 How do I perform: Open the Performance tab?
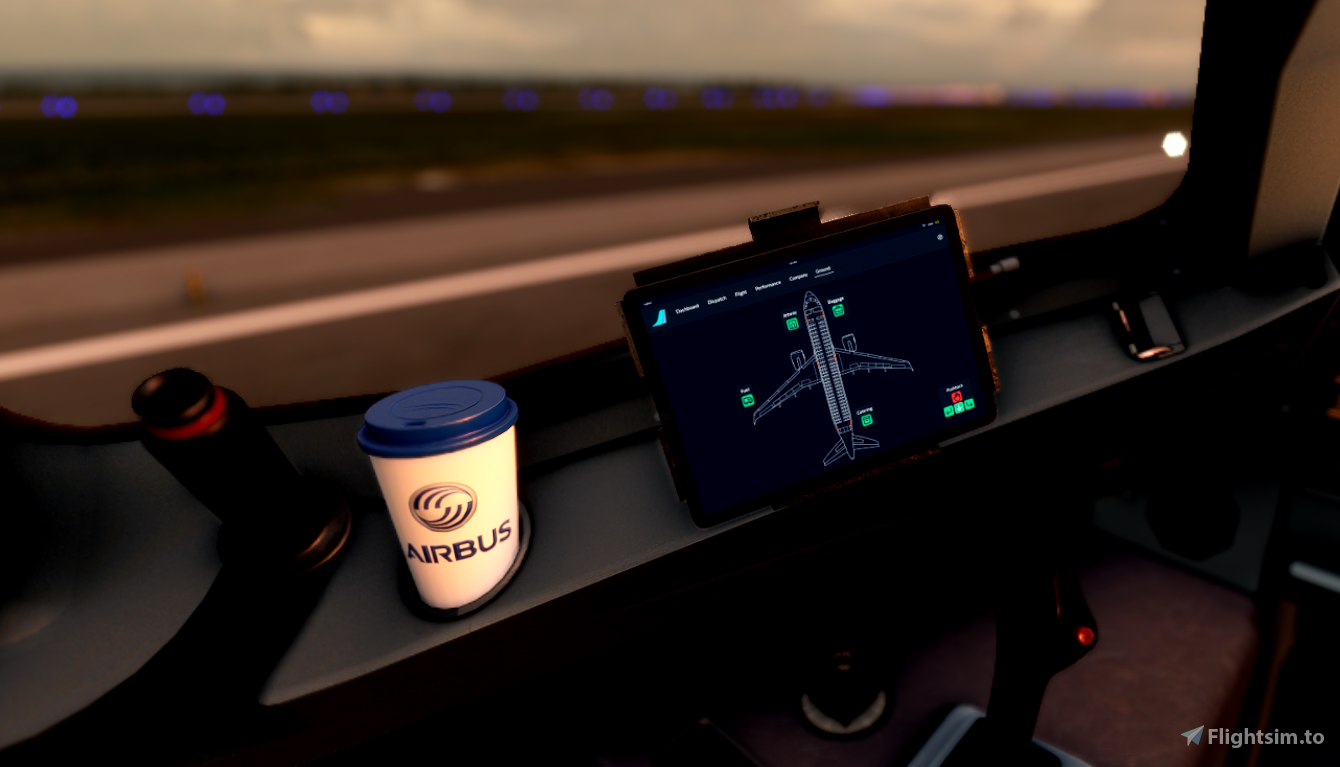pyautogui.click(x=767, y=284)
